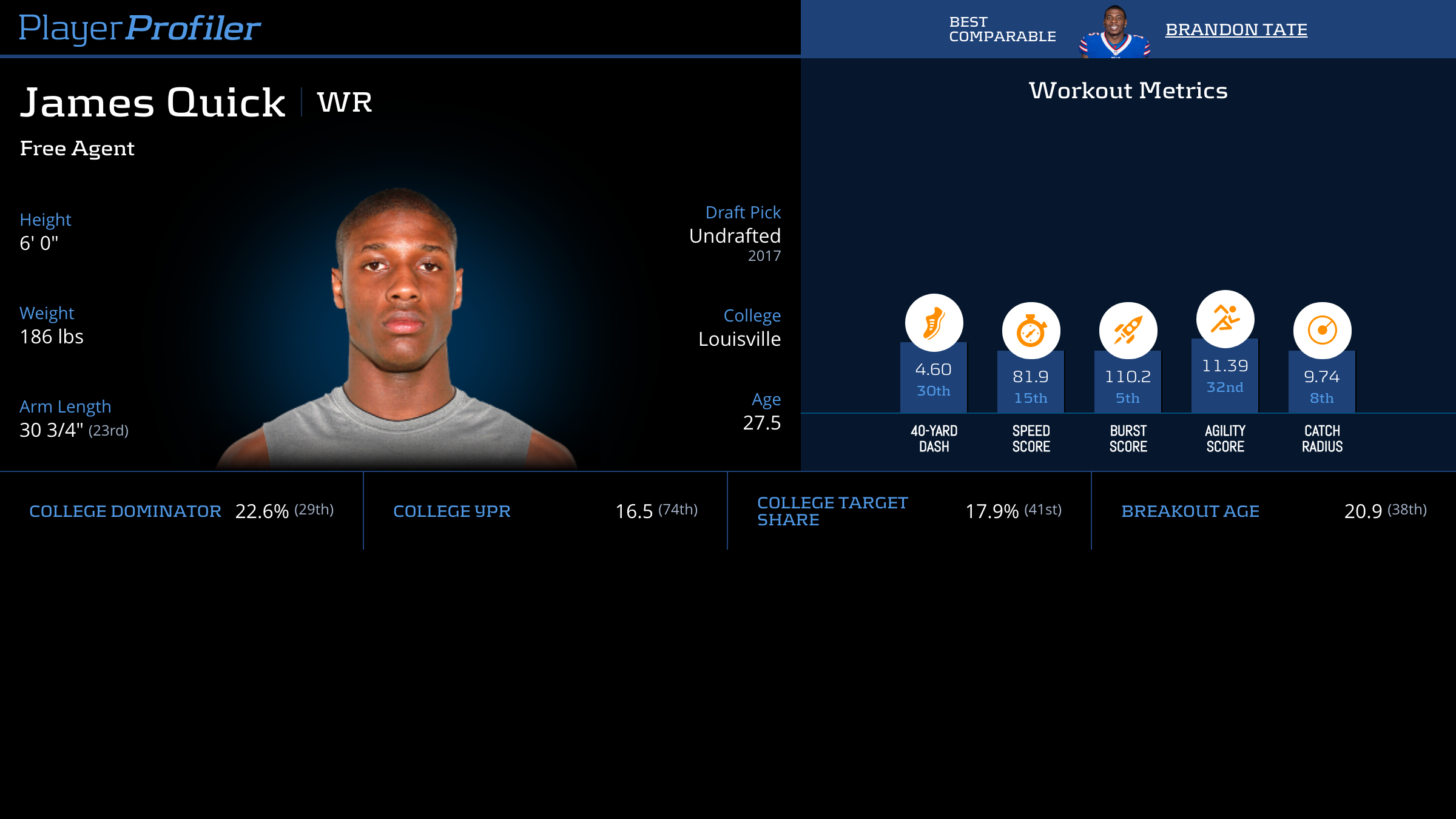
Task: Open the Brandon Tate comparable player link
Action: tap(1236, 30)
